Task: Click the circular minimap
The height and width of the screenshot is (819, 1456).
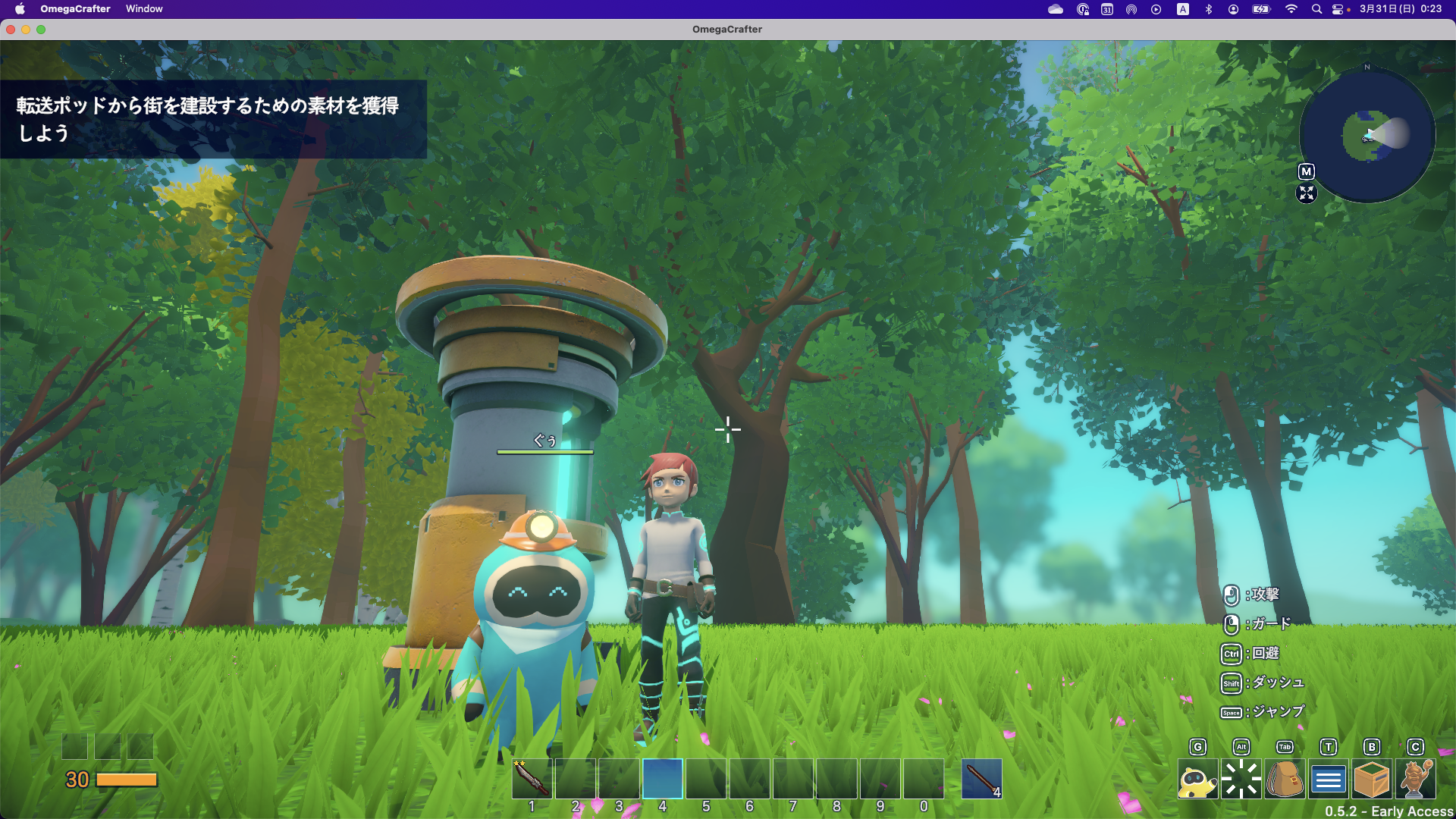Action: click(1367, 136)
